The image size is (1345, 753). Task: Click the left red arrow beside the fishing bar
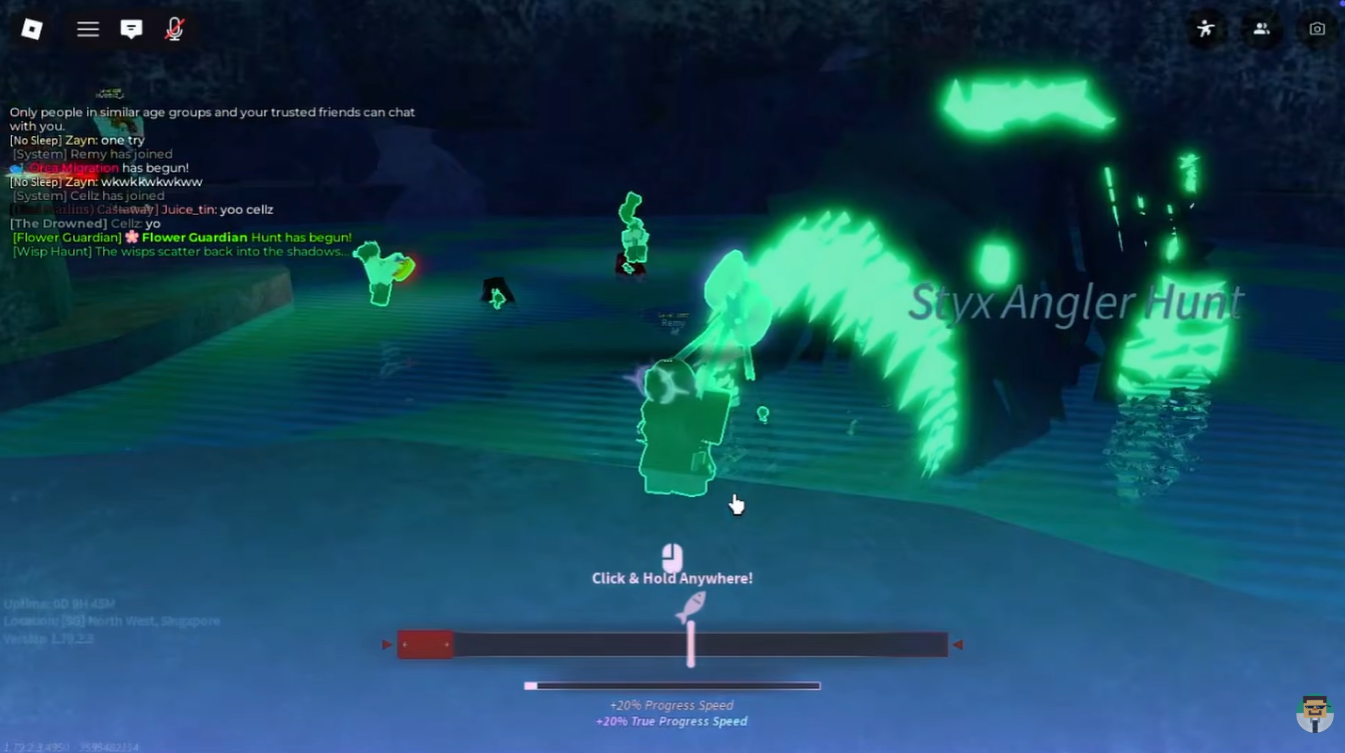(387, 645)
